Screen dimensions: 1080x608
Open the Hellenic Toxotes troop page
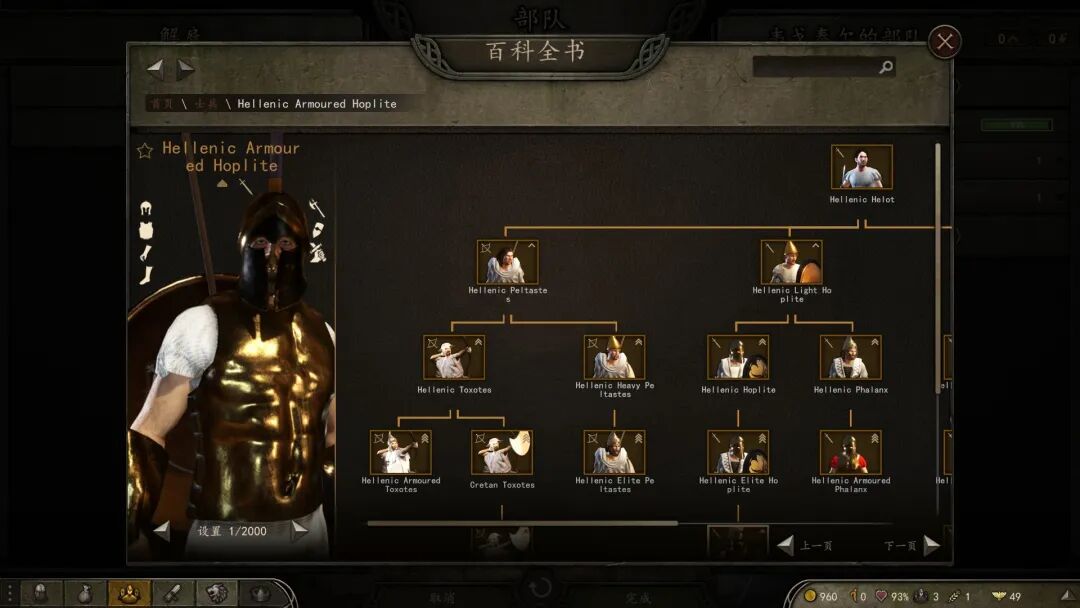pyautogui.click(x=454, y=357)
